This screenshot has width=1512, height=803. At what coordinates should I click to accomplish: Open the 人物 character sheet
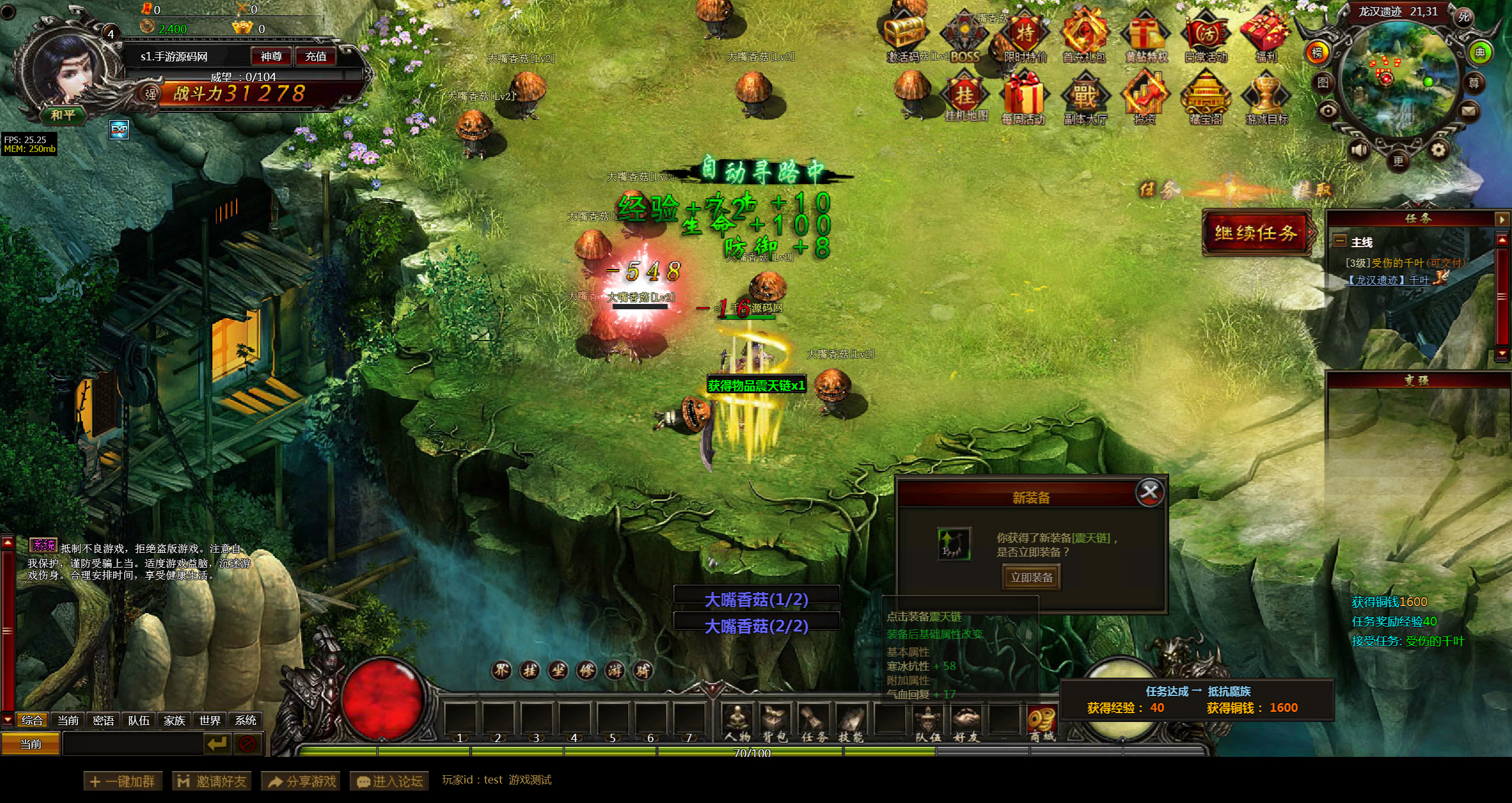tap(737, 723)
